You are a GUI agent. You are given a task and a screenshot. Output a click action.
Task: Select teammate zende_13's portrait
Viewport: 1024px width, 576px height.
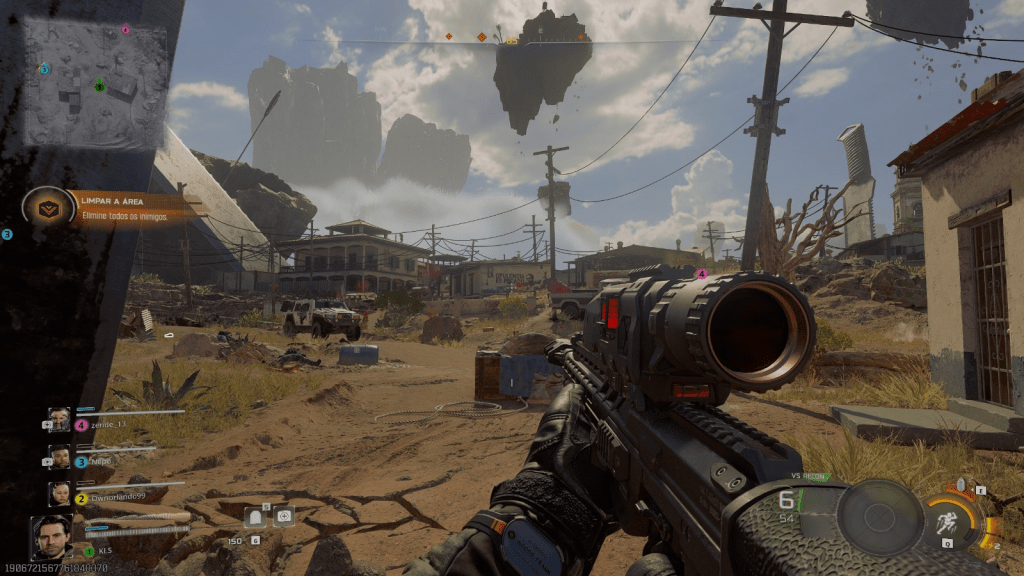pos(60,419)
